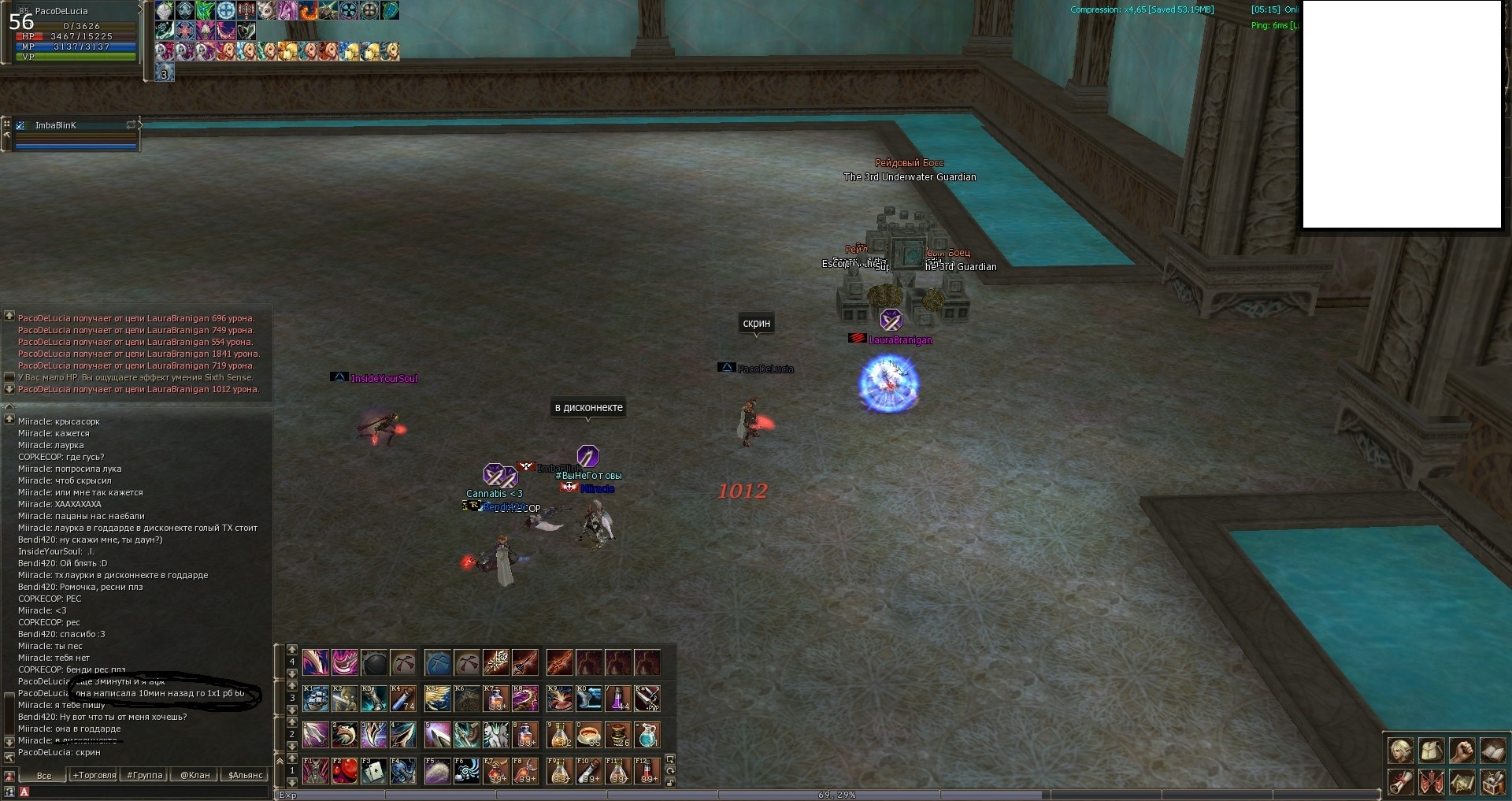Image resolution: width=1512 pixels, height=801 pixels.
Task: Use the K1 sailing ship skill
Action: pyautogui.click(x=316, y=699)
